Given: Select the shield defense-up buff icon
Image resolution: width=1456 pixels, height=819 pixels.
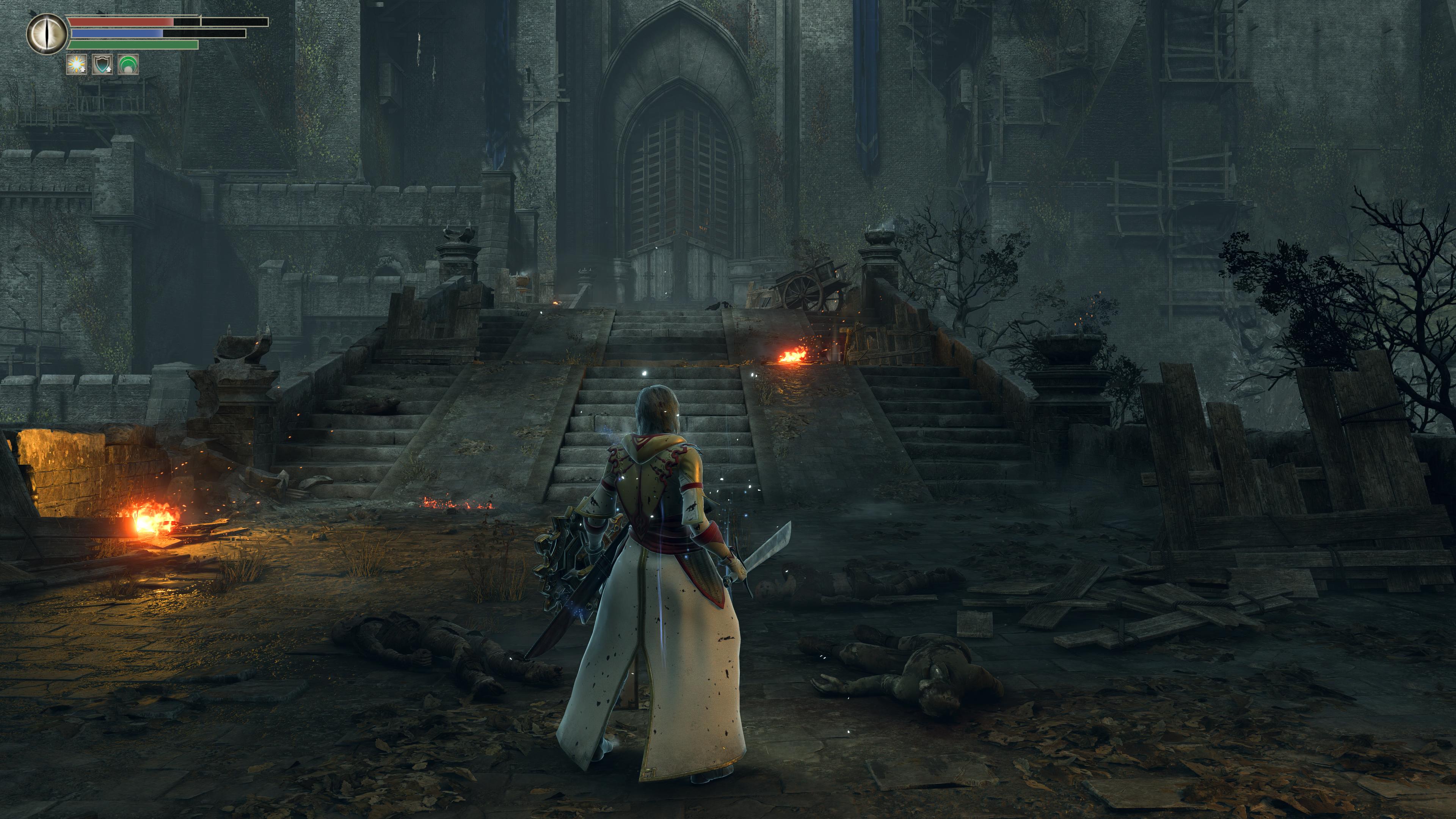Looking at the screenshot, I should (x=102, y=65).
